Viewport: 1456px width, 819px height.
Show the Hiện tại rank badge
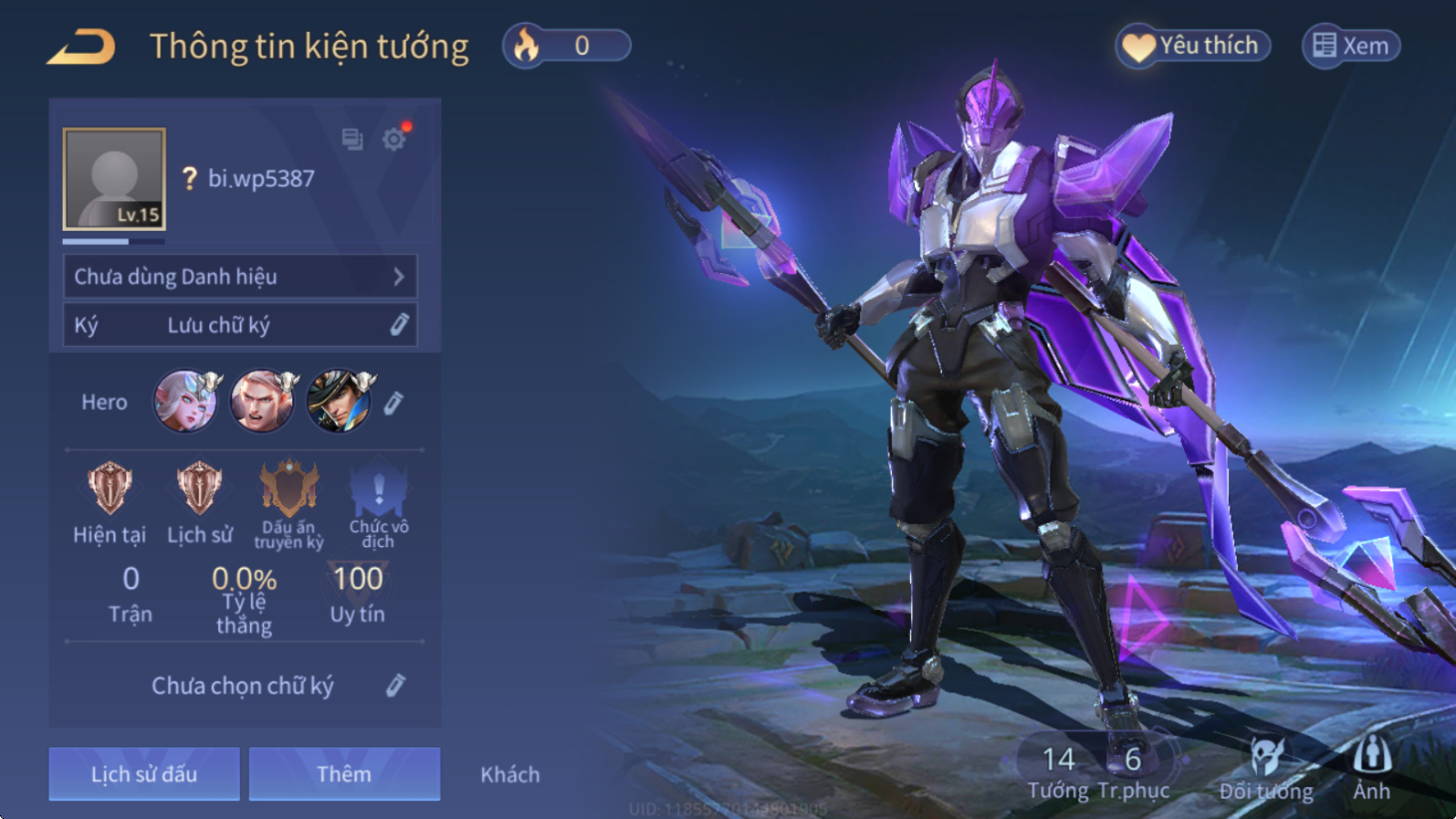pos(110,490)
